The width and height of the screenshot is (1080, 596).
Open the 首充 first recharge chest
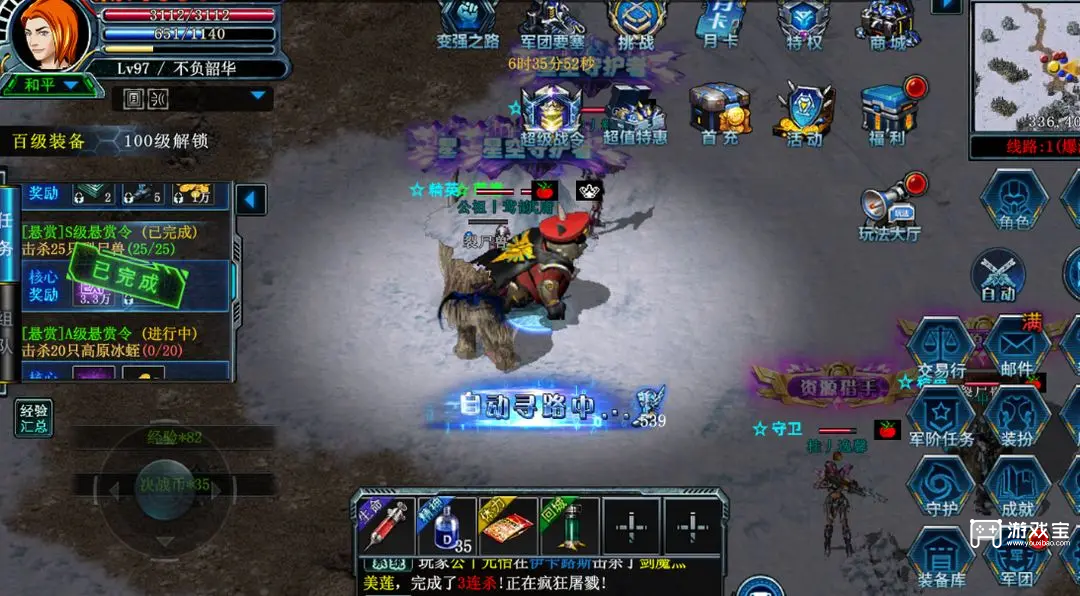tap(720, 112)
